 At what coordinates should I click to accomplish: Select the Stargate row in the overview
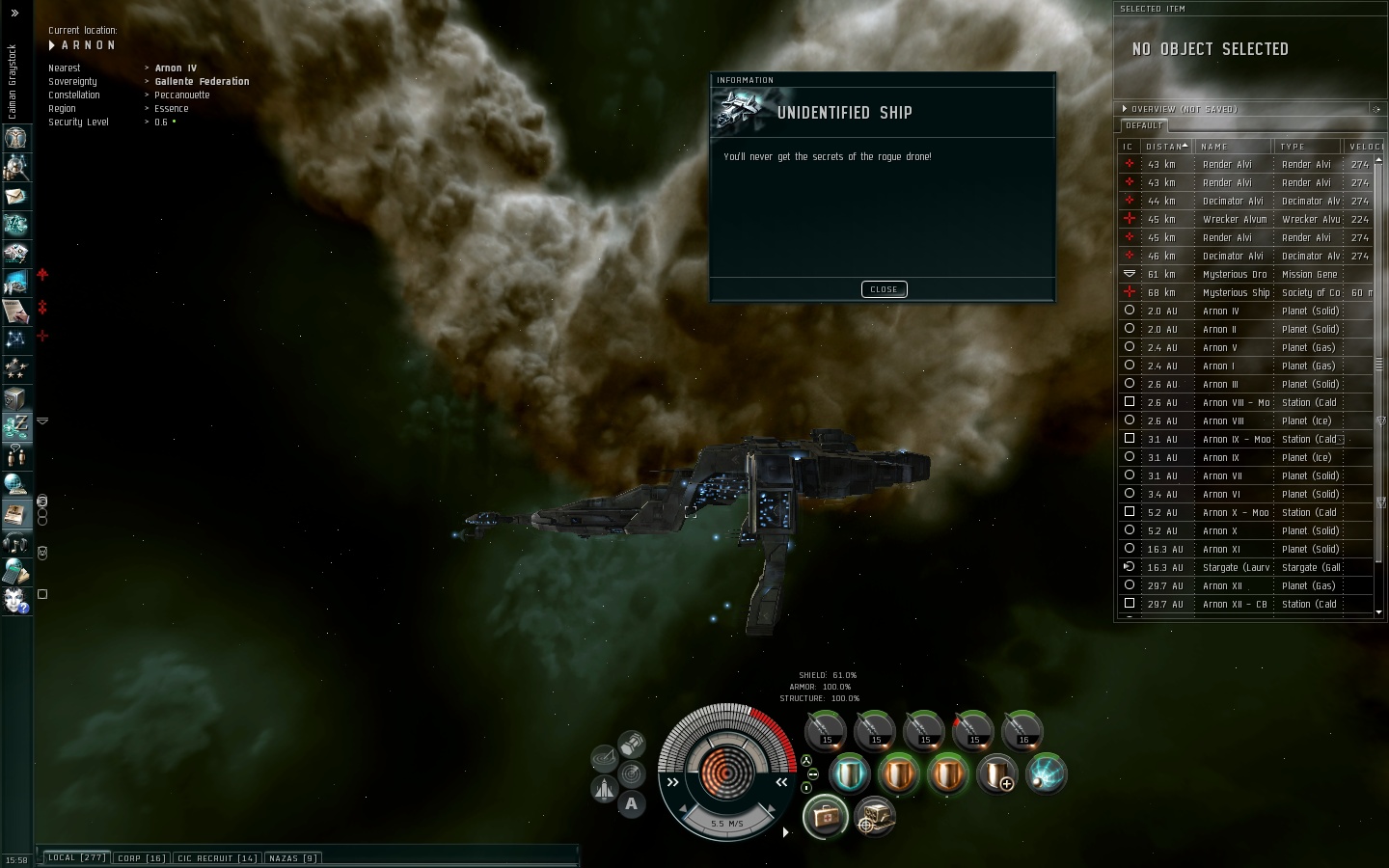(1236, 567)
